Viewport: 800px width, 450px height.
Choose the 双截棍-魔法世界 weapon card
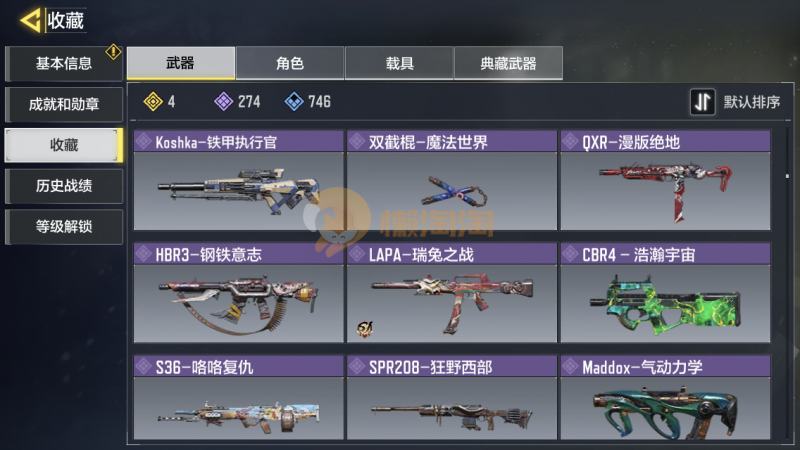pos(451,180)
